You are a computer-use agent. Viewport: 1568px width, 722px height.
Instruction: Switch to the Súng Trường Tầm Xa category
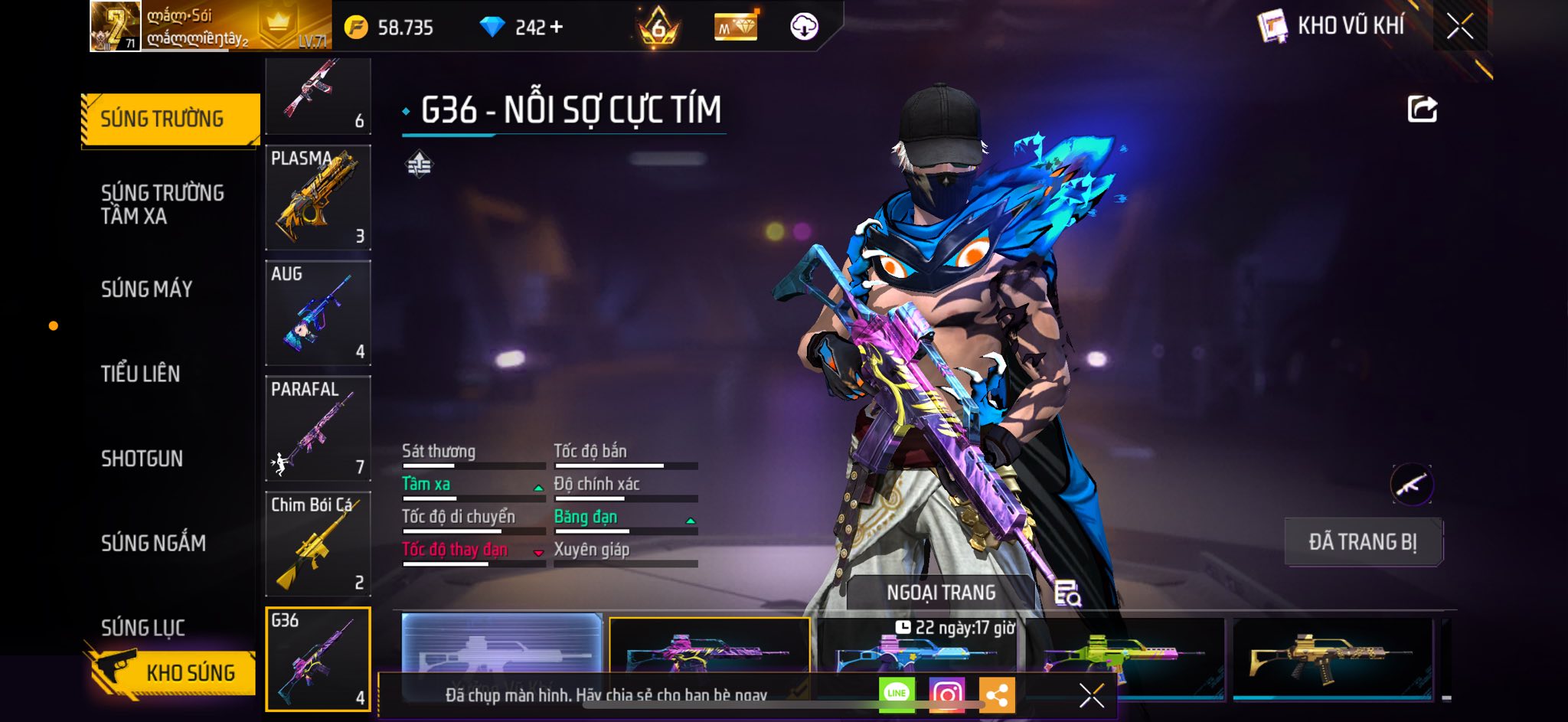162,204
